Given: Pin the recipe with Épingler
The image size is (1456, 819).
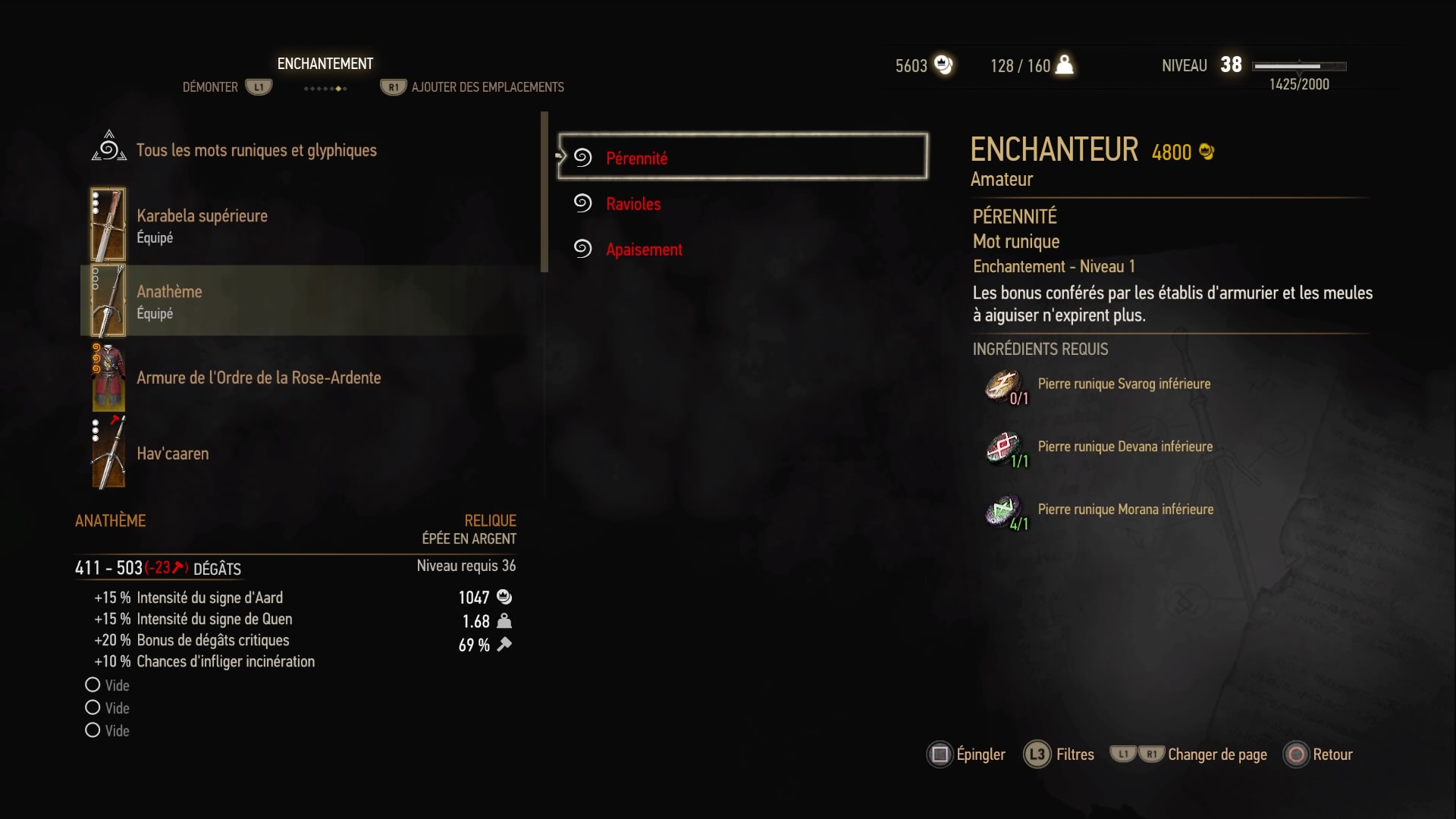Looking at the screenshot, I should 967,755.
